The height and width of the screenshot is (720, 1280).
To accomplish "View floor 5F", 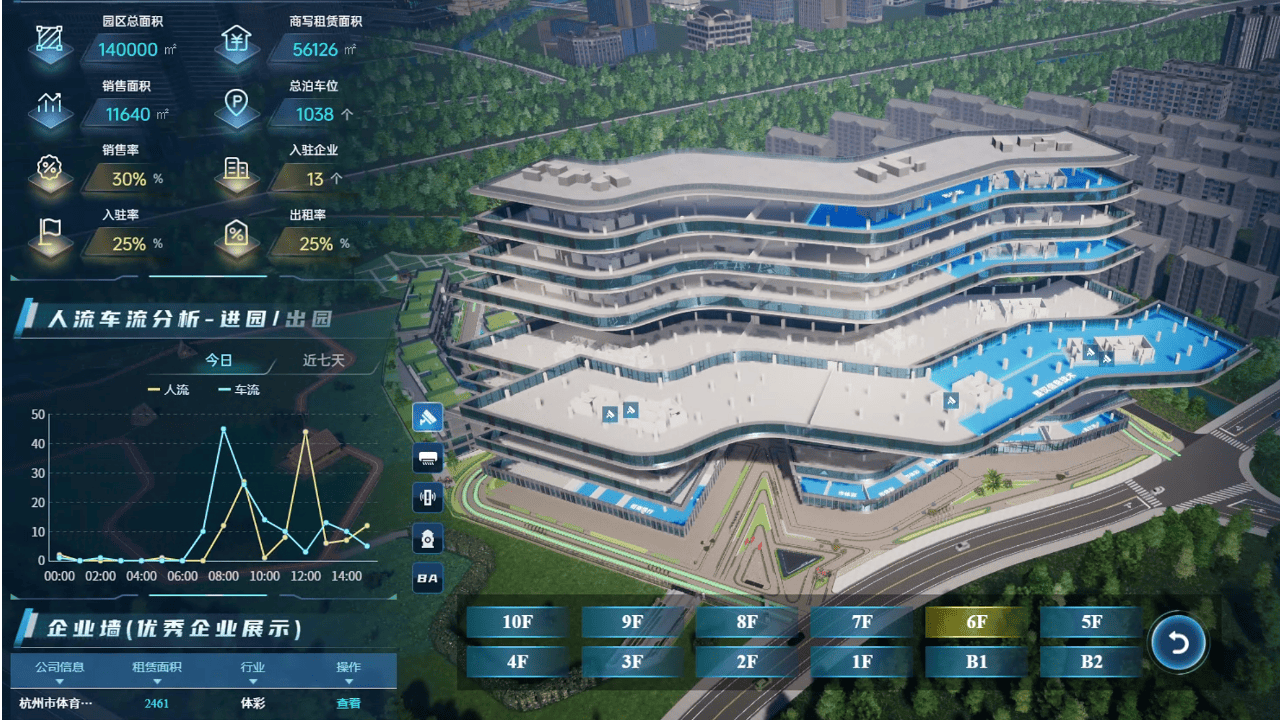I will coord(1091,622).
